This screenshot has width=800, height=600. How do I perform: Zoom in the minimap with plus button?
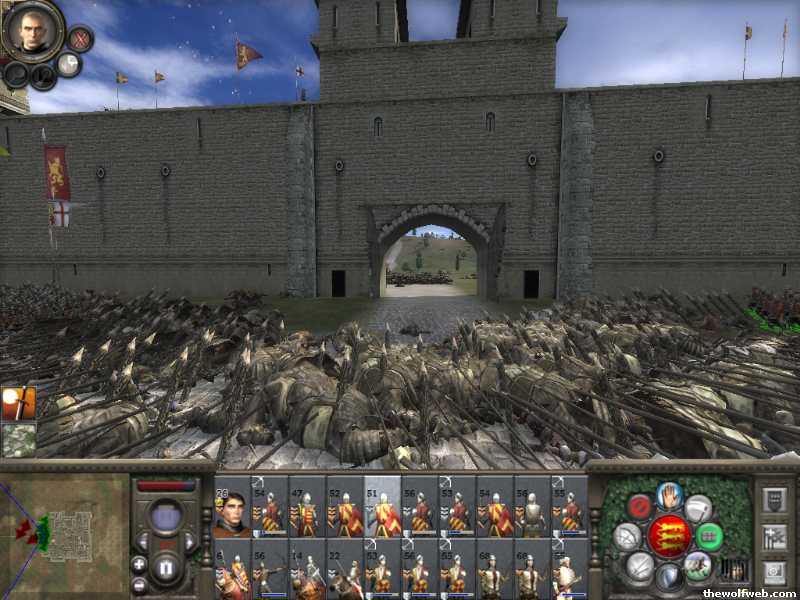coord(138,563)
